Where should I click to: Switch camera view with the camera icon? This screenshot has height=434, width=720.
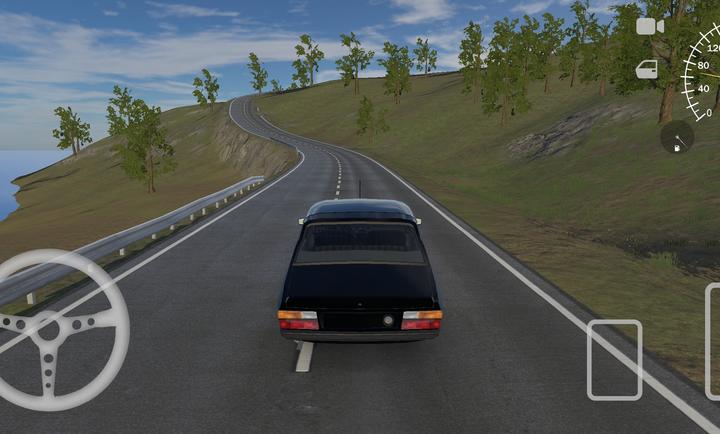(650, 27)
